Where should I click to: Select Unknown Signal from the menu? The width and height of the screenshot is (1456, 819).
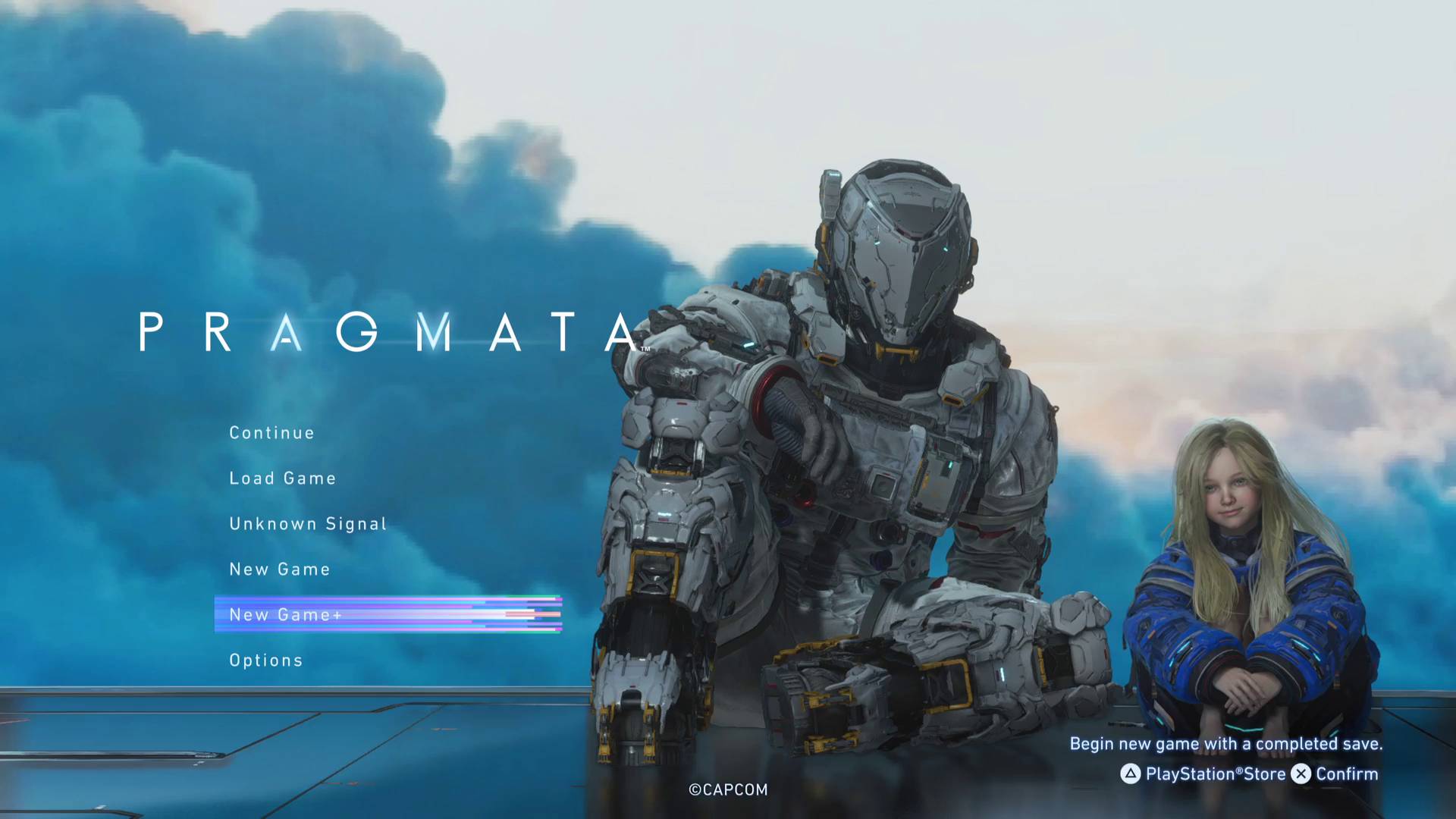[308, 523]
